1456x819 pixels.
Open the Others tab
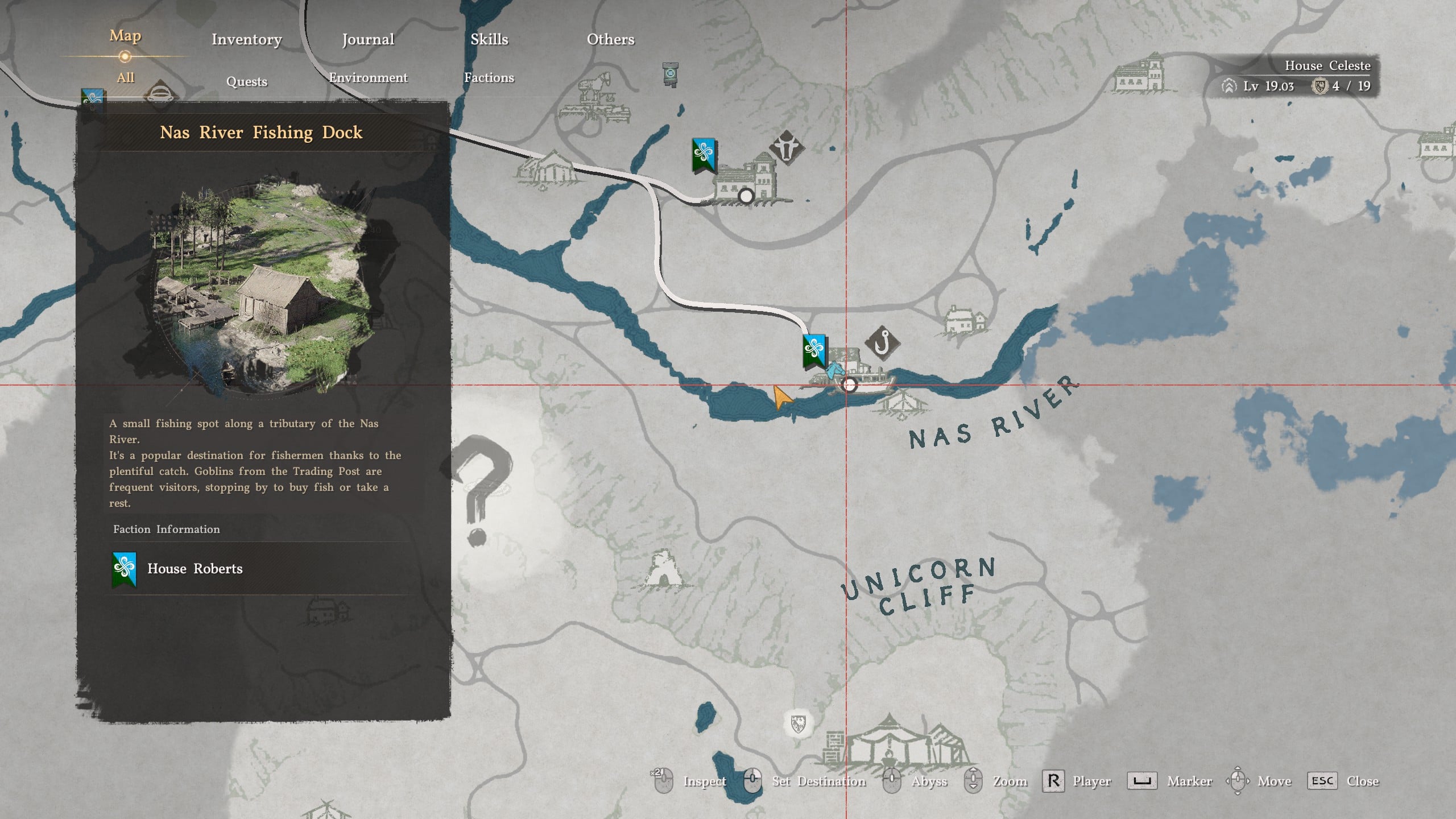(610, 39)
